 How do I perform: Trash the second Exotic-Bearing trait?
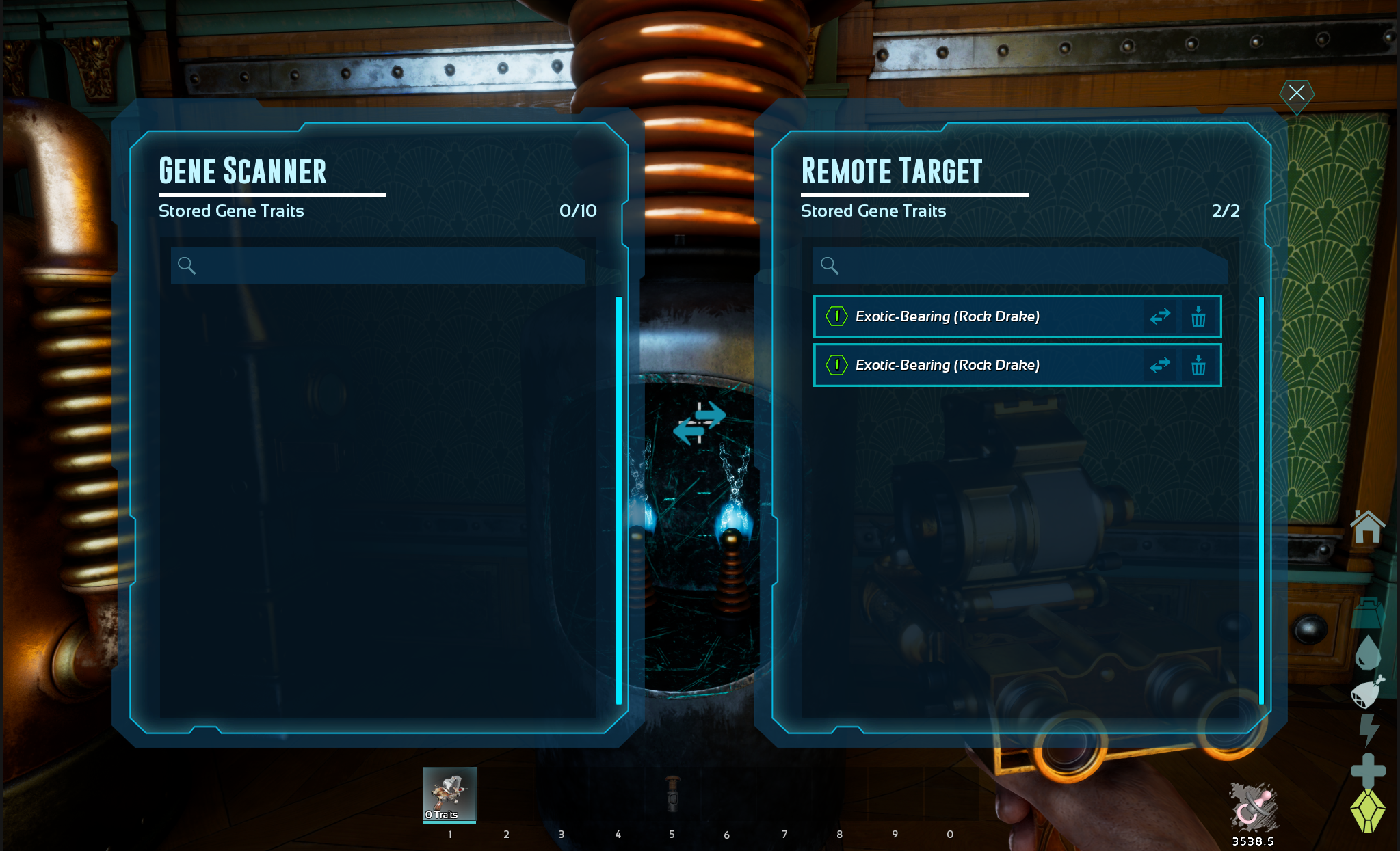[1198, 365]
